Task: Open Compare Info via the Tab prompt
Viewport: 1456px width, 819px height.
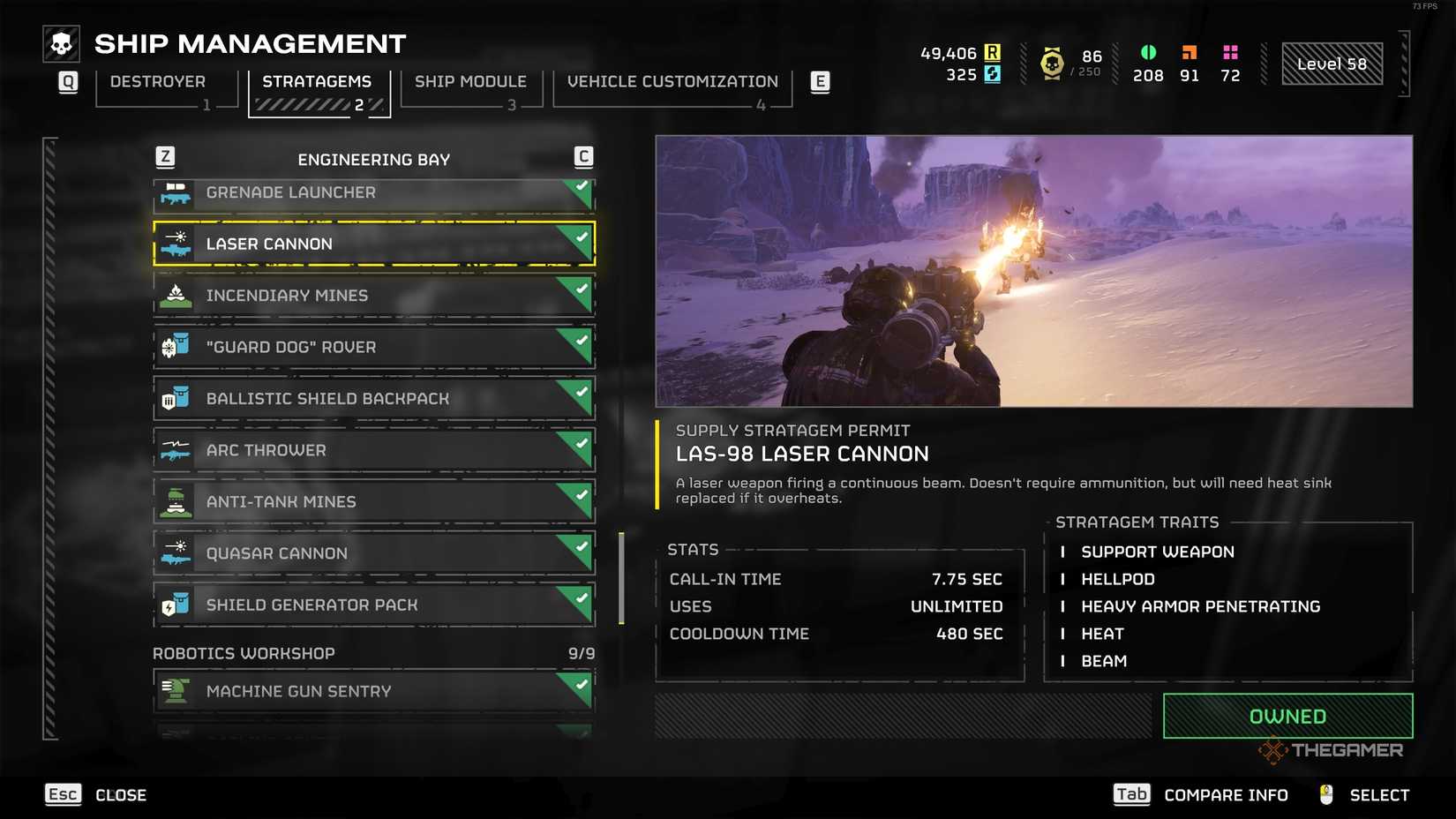Action: pyautogui.click(x=1133, y=793)
